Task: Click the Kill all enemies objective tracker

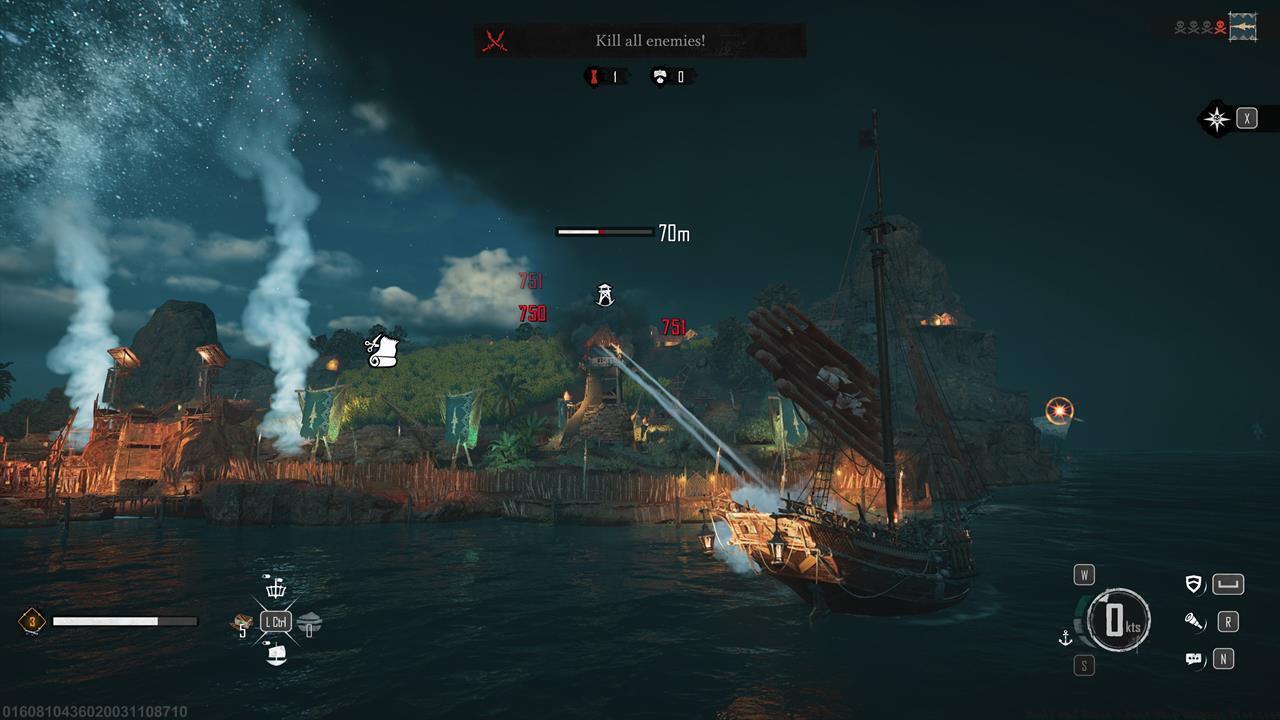Action: point(640,41)
